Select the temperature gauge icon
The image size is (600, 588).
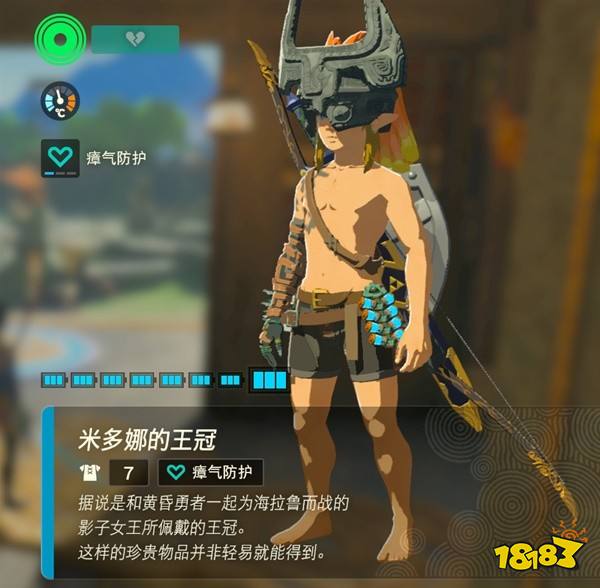click(60, 100)
